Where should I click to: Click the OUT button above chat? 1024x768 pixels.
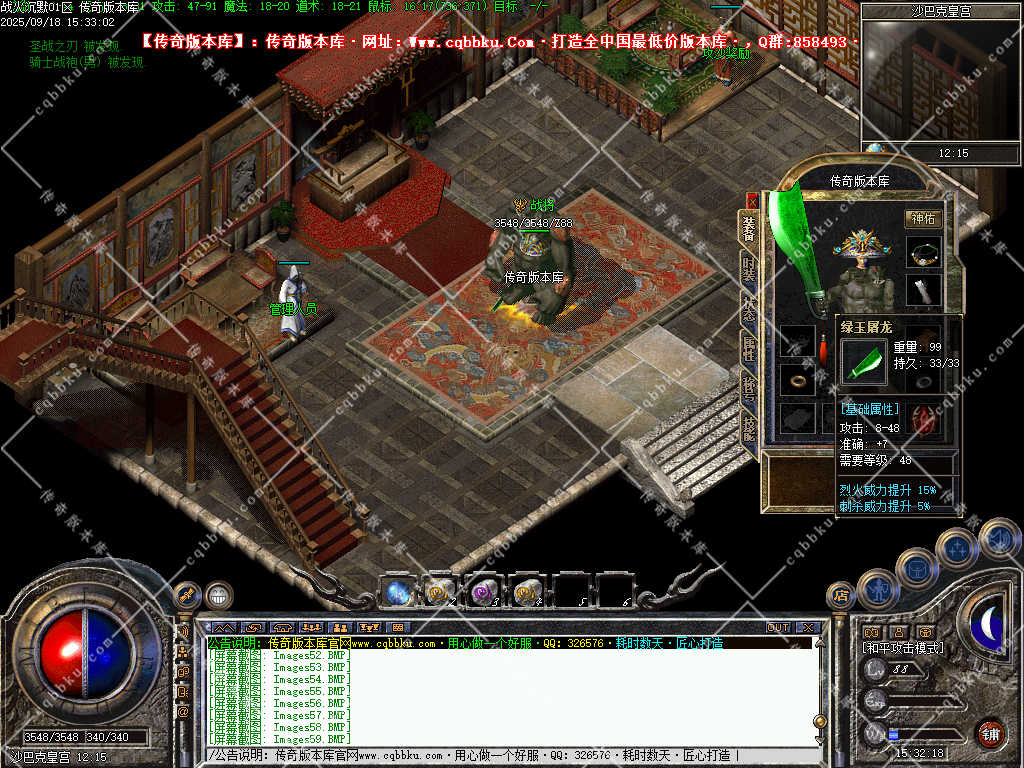coord(778,628)
